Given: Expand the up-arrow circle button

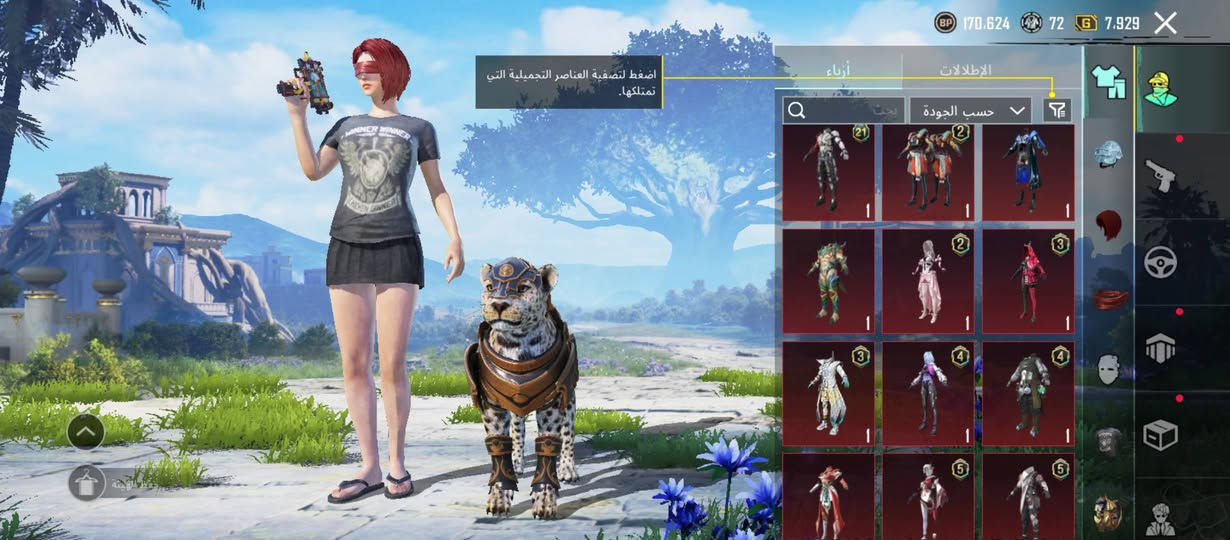Looking at the screenshot, I should tap(86, 431).
